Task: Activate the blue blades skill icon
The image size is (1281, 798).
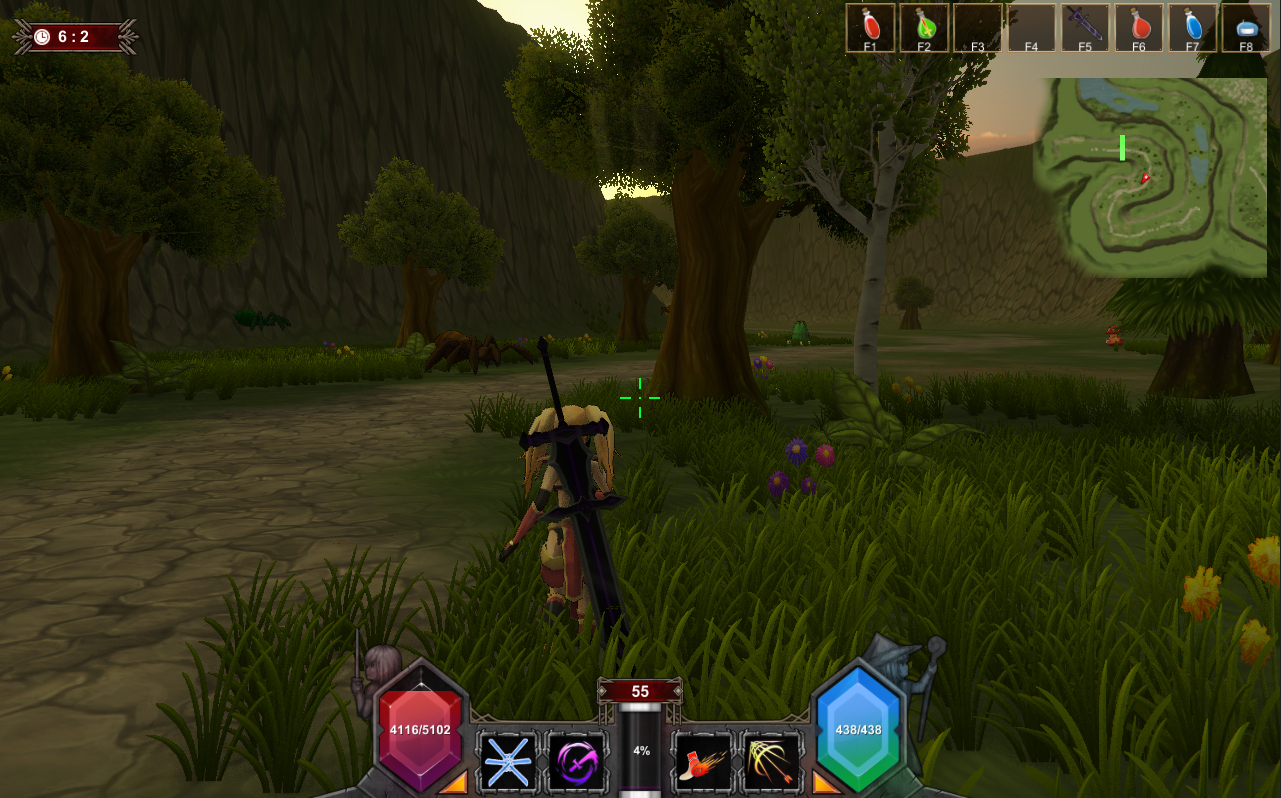Action: coord(508,763)
